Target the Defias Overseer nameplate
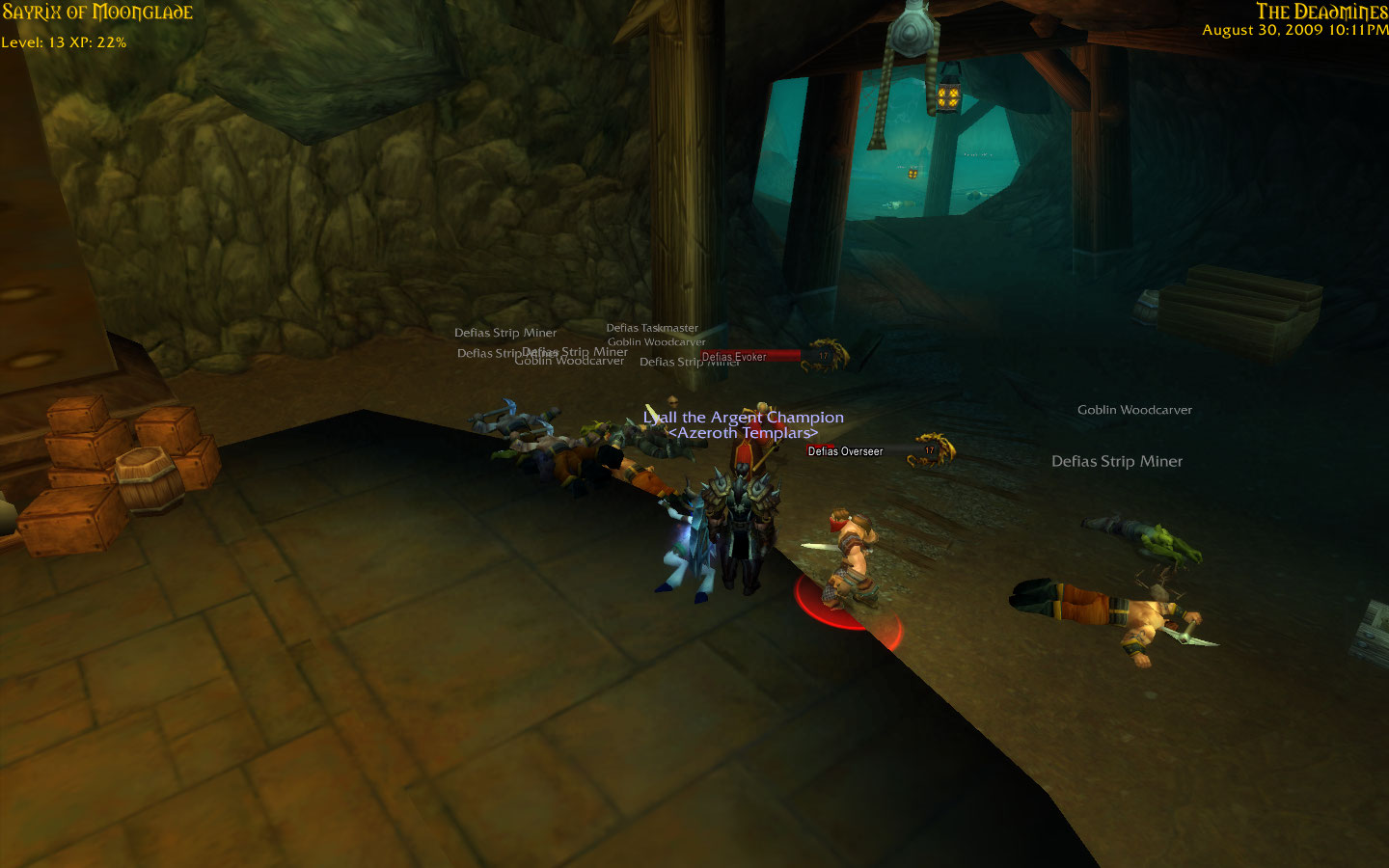The height and width of the screenshot is (868, 1389). tap(846, 451)
